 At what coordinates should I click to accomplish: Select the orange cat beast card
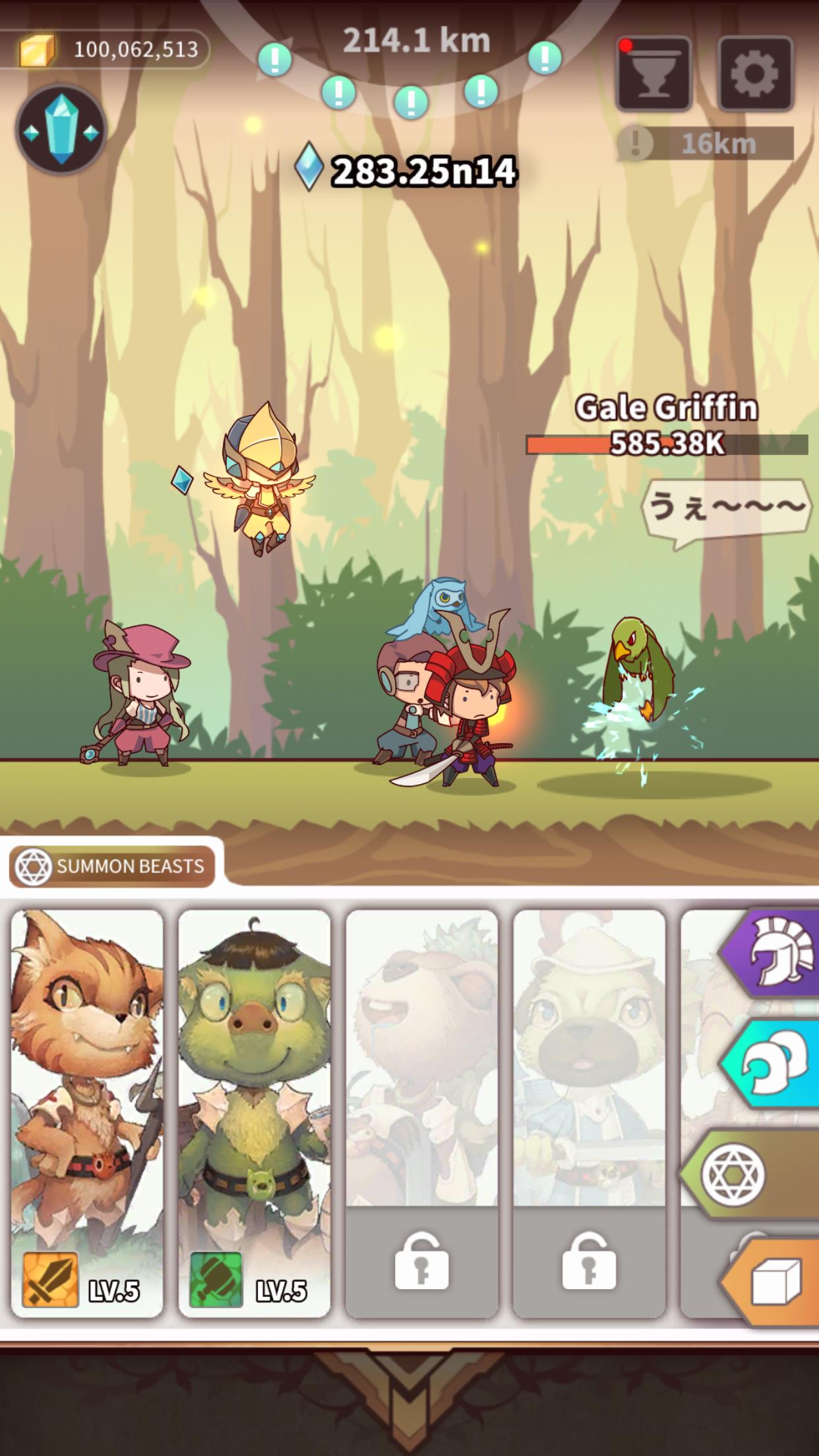coord(87,1113)
